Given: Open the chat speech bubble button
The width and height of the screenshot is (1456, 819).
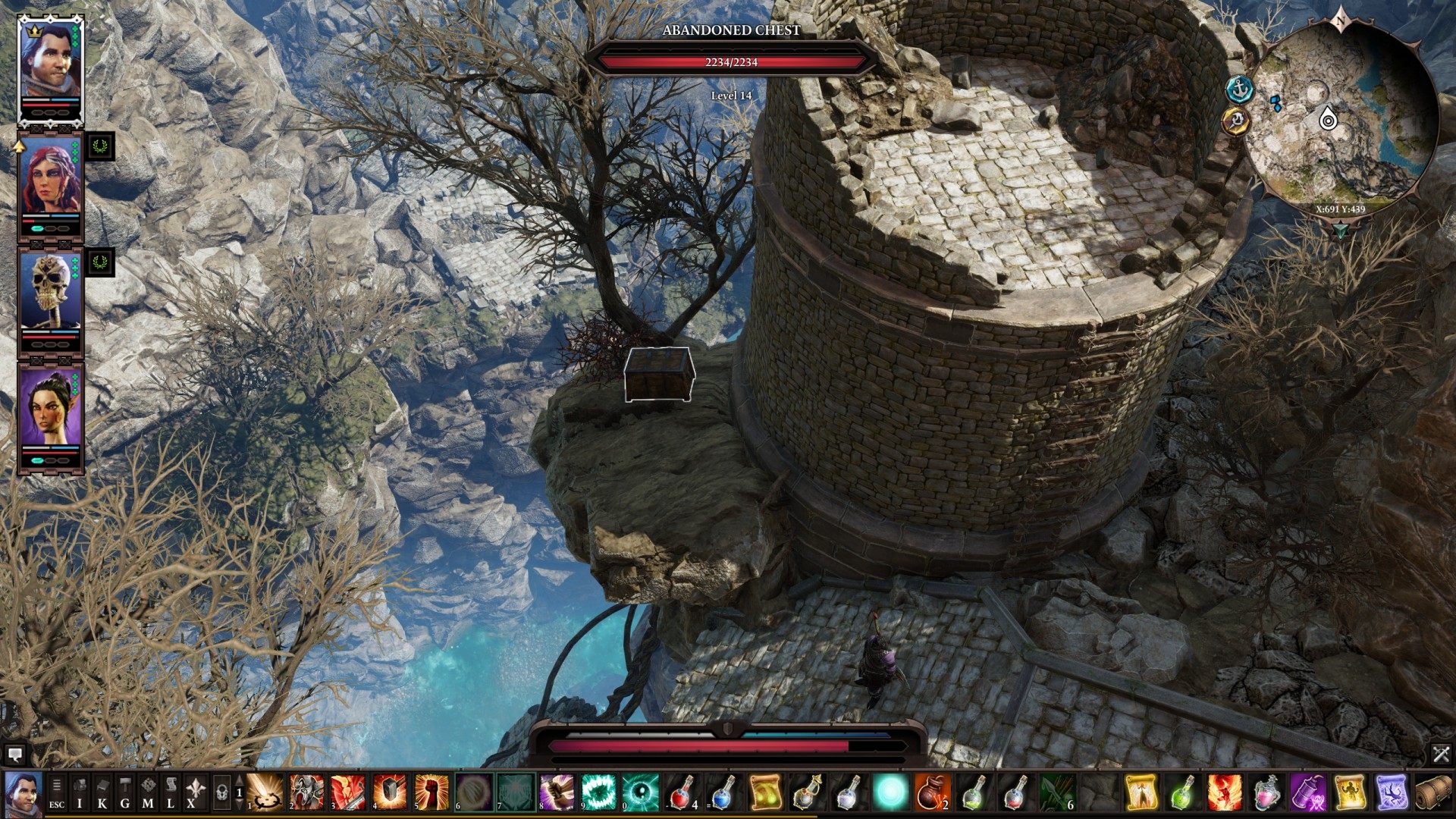Looking at the screenshot, I should pos(14,755).
